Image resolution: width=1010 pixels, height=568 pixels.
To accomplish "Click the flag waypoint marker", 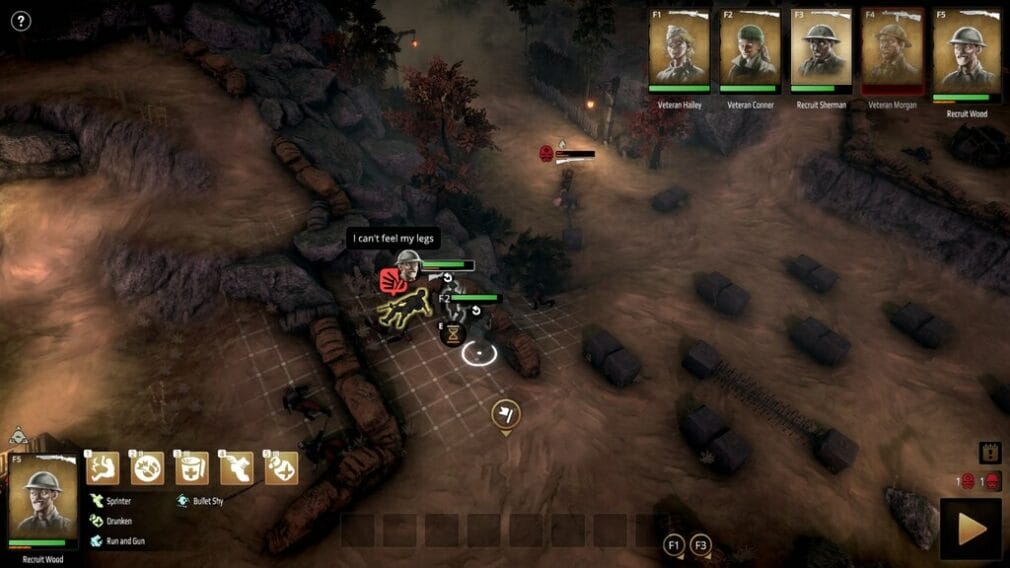I will pyautogui.click(x=505, y=414).
